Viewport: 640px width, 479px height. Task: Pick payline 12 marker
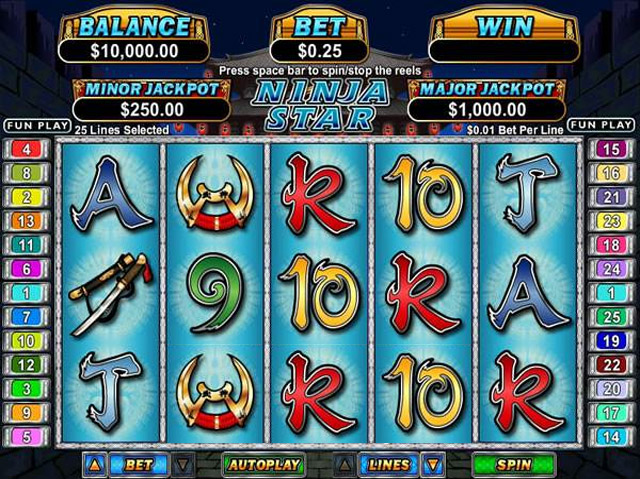pyautogui.click(x=25, y=365)
